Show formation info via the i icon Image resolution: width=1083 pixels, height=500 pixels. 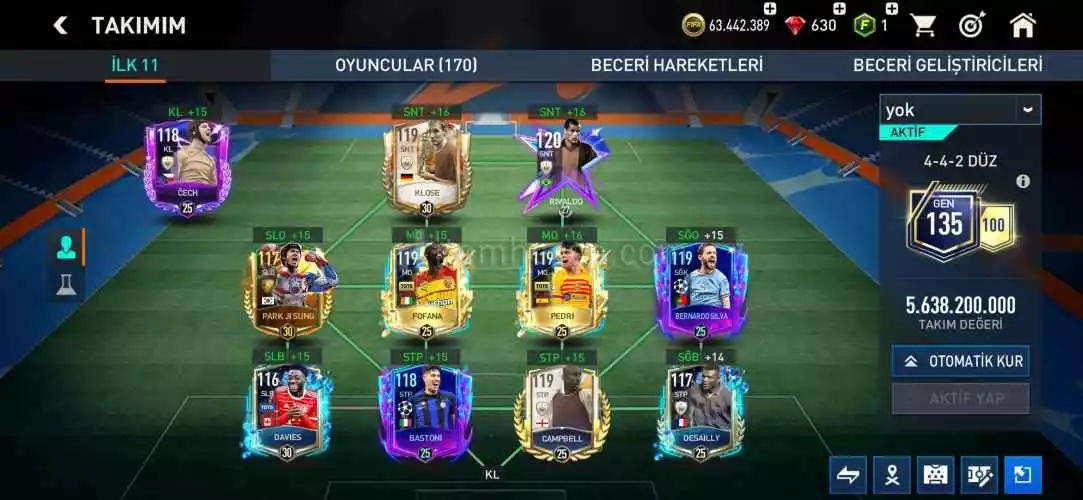(x=1022, y=182)
